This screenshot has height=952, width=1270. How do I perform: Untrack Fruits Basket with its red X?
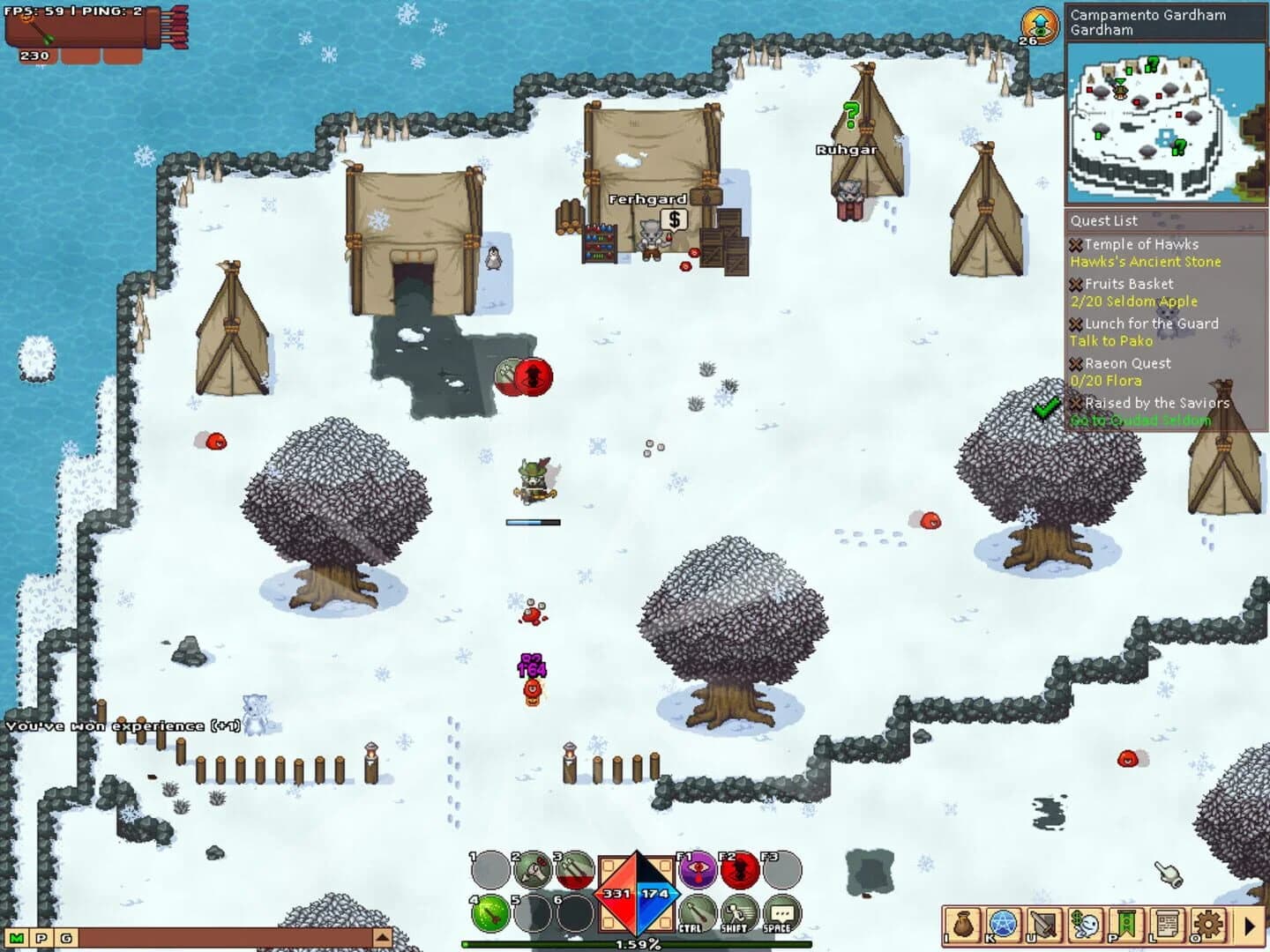click(1075, 284)
